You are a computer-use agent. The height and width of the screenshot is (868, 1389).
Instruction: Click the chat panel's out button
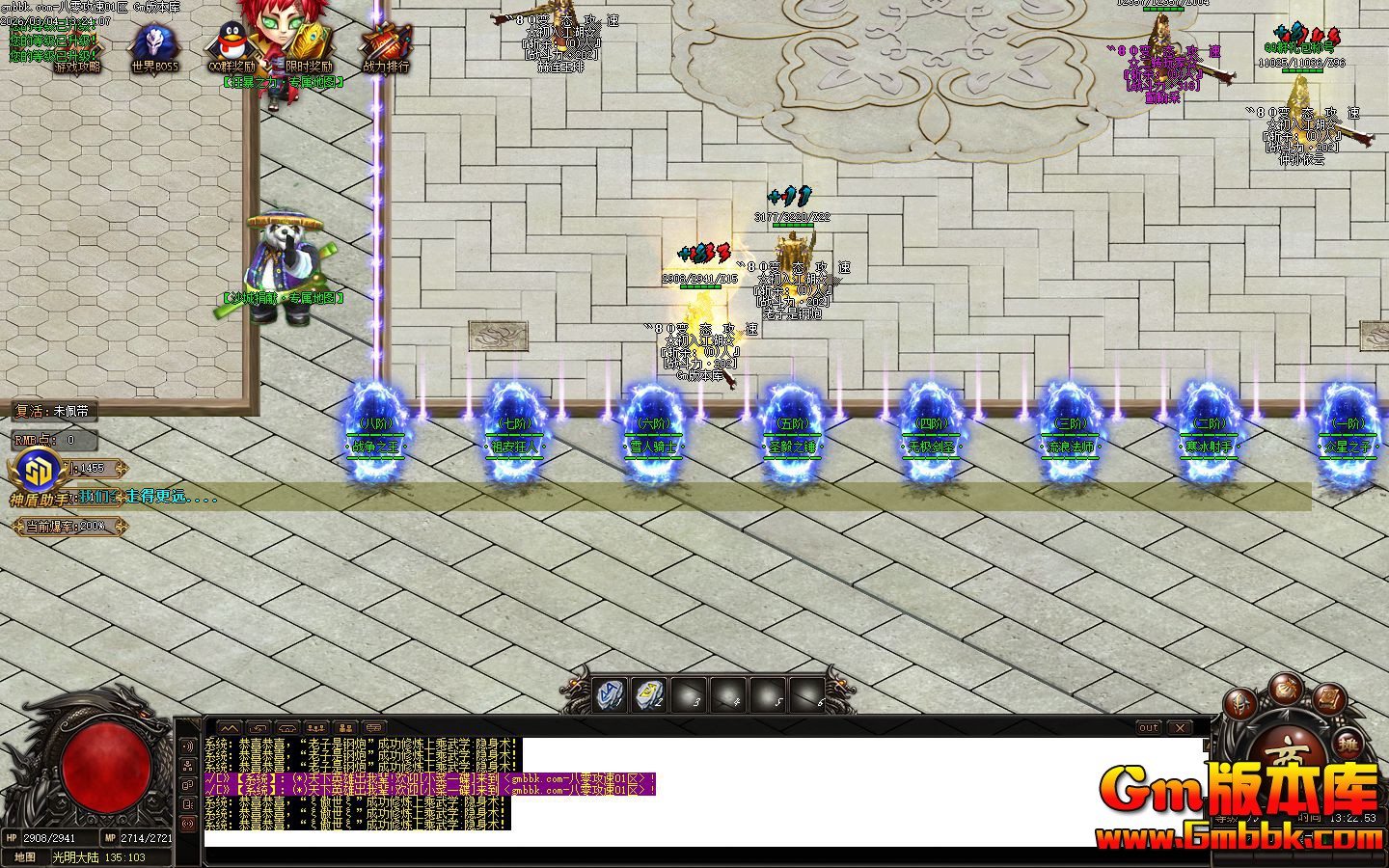(x=1148, y=727)
